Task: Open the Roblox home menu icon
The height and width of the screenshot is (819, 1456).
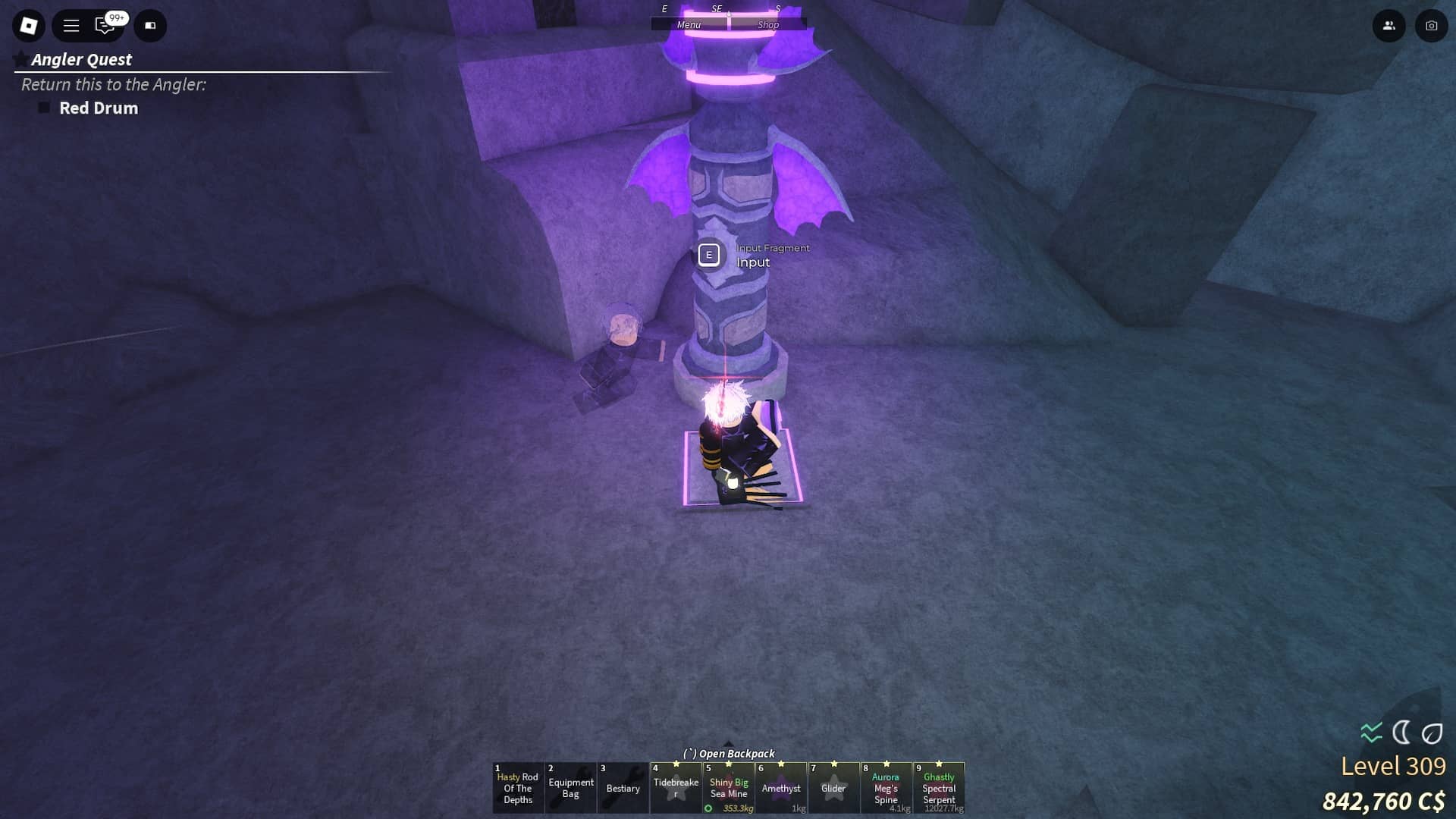Action: 29,25
